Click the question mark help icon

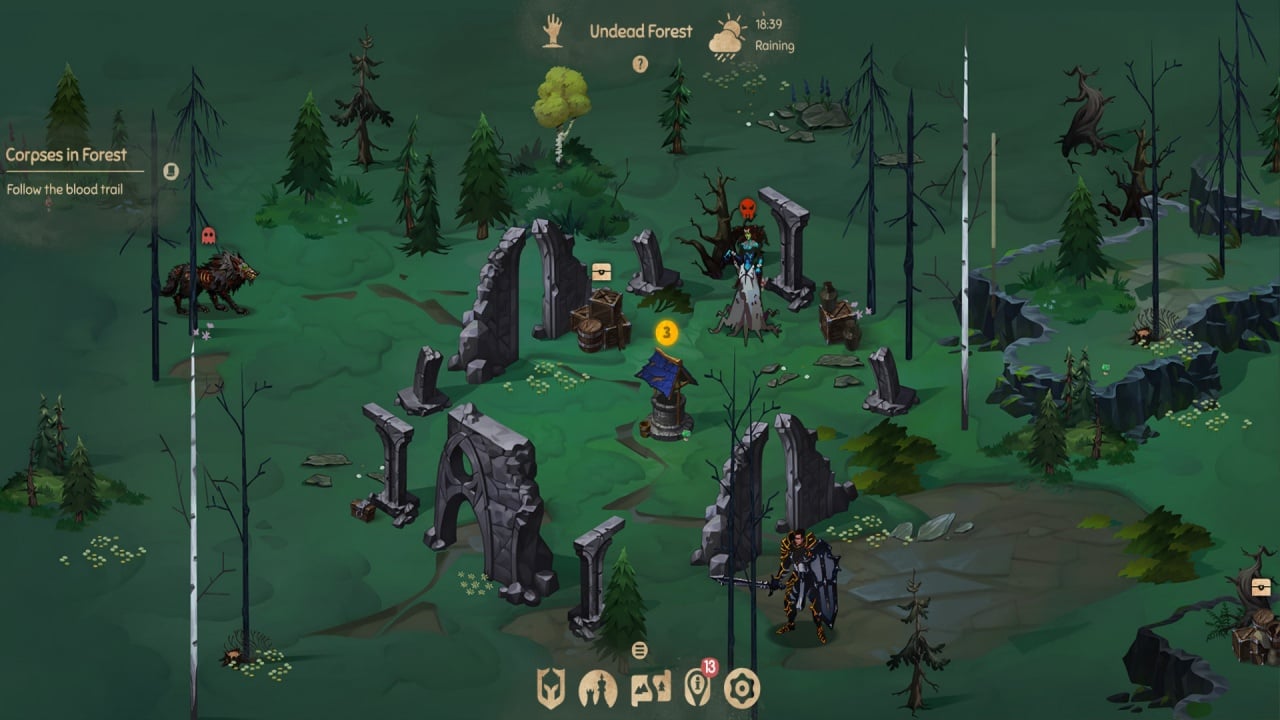coord(640,65)
